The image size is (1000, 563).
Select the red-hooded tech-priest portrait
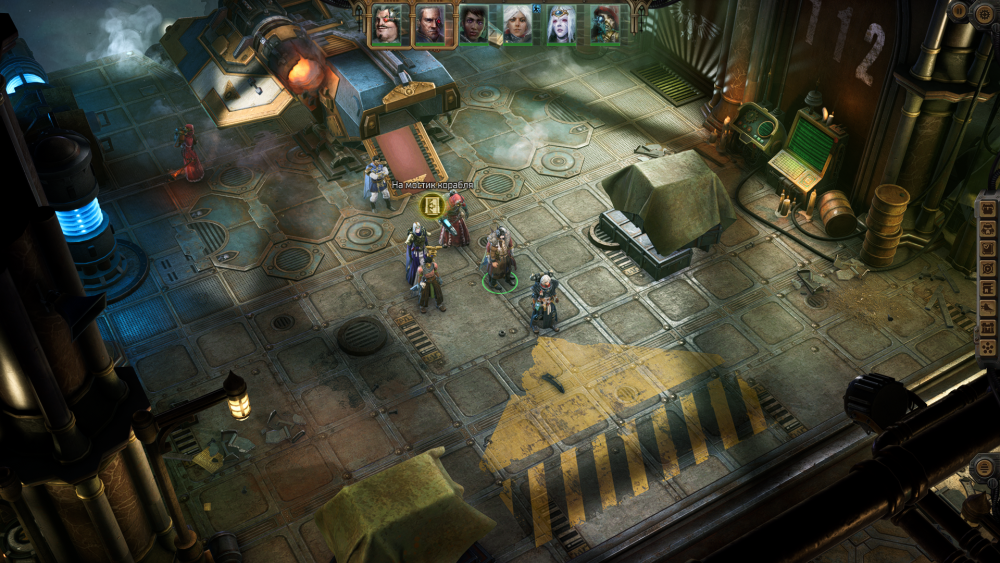tap(604, 24)
